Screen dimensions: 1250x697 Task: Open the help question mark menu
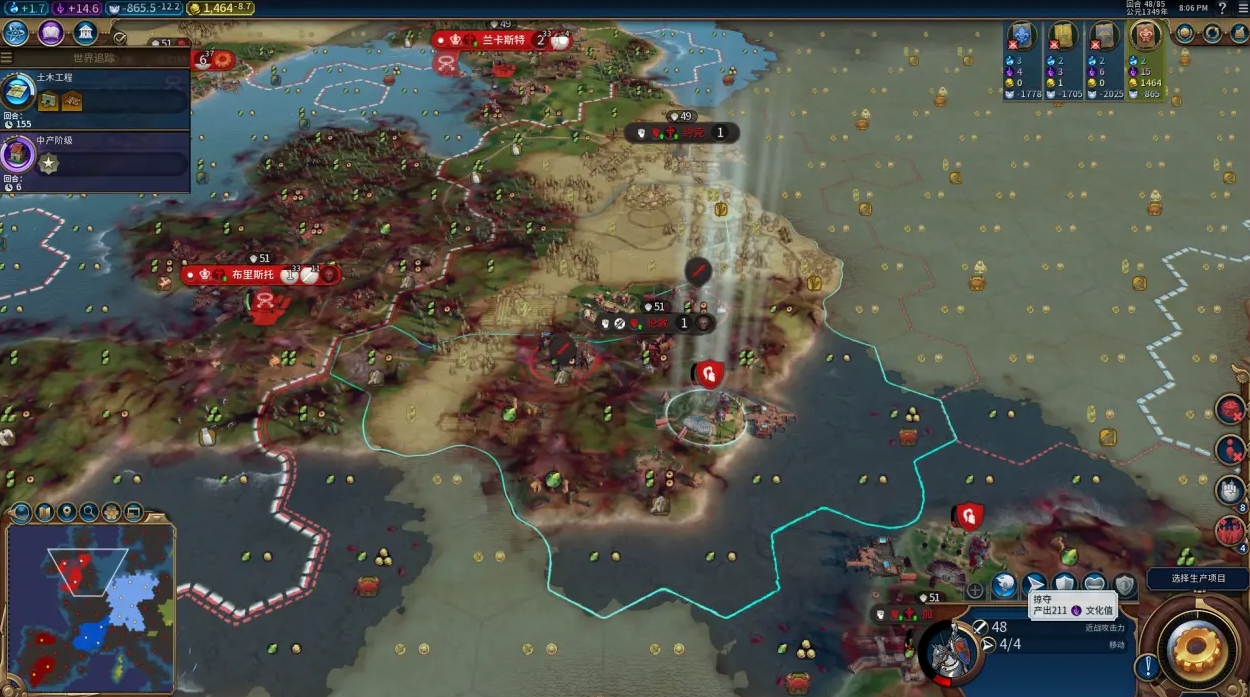coord(1222,8)
